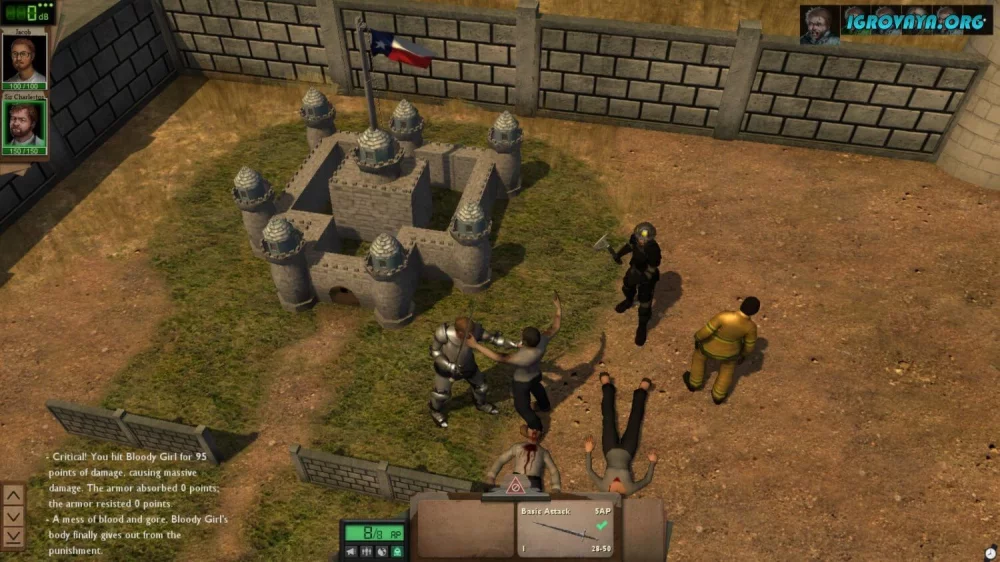This screenshot has height=562, width=1000.
Task: Click the megaphone icon under the AP display
Action: point(352,551)
